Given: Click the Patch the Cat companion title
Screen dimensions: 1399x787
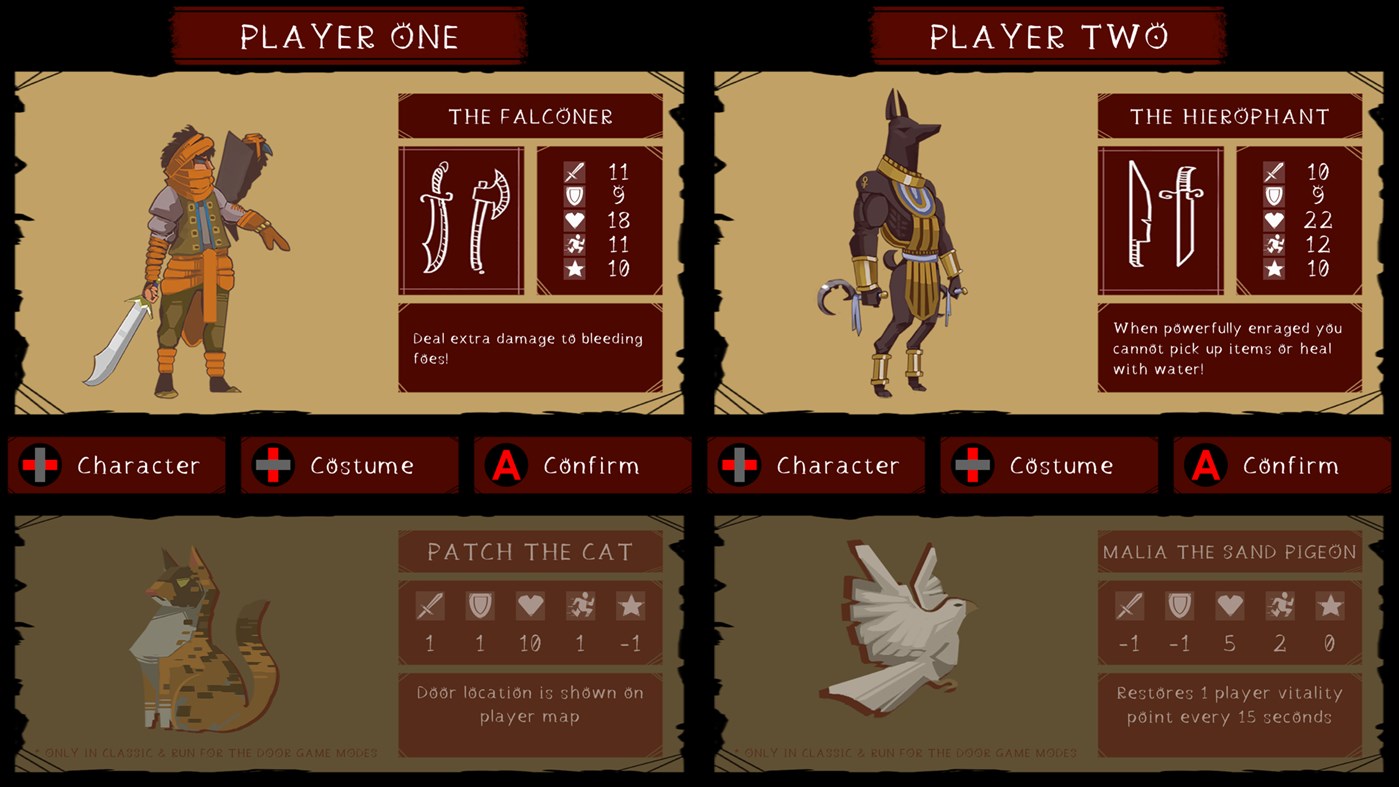Looking at the screenshot, I should [530, 551].
